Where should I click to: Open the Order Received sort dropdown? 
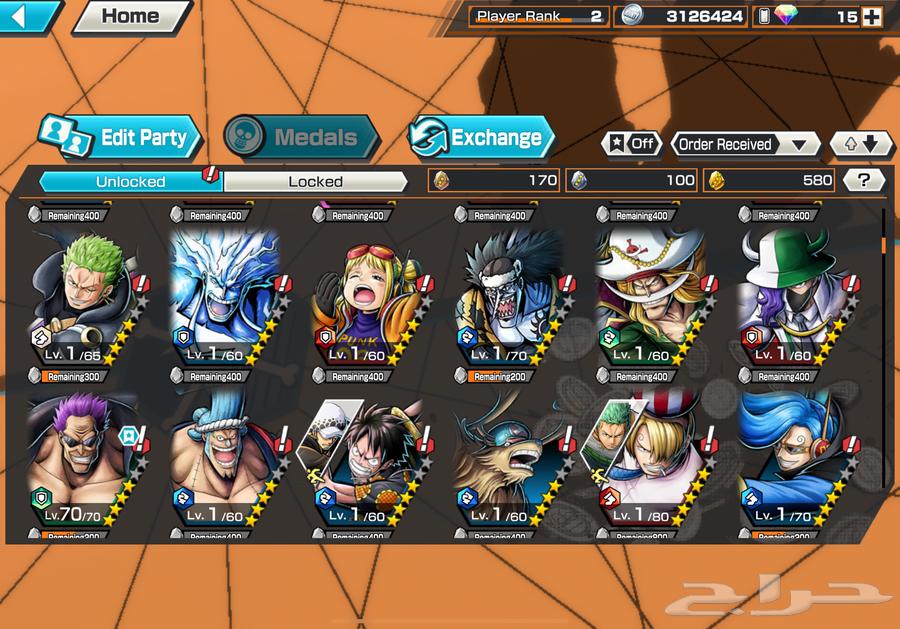pyautogui.click(x=744, y=144)
